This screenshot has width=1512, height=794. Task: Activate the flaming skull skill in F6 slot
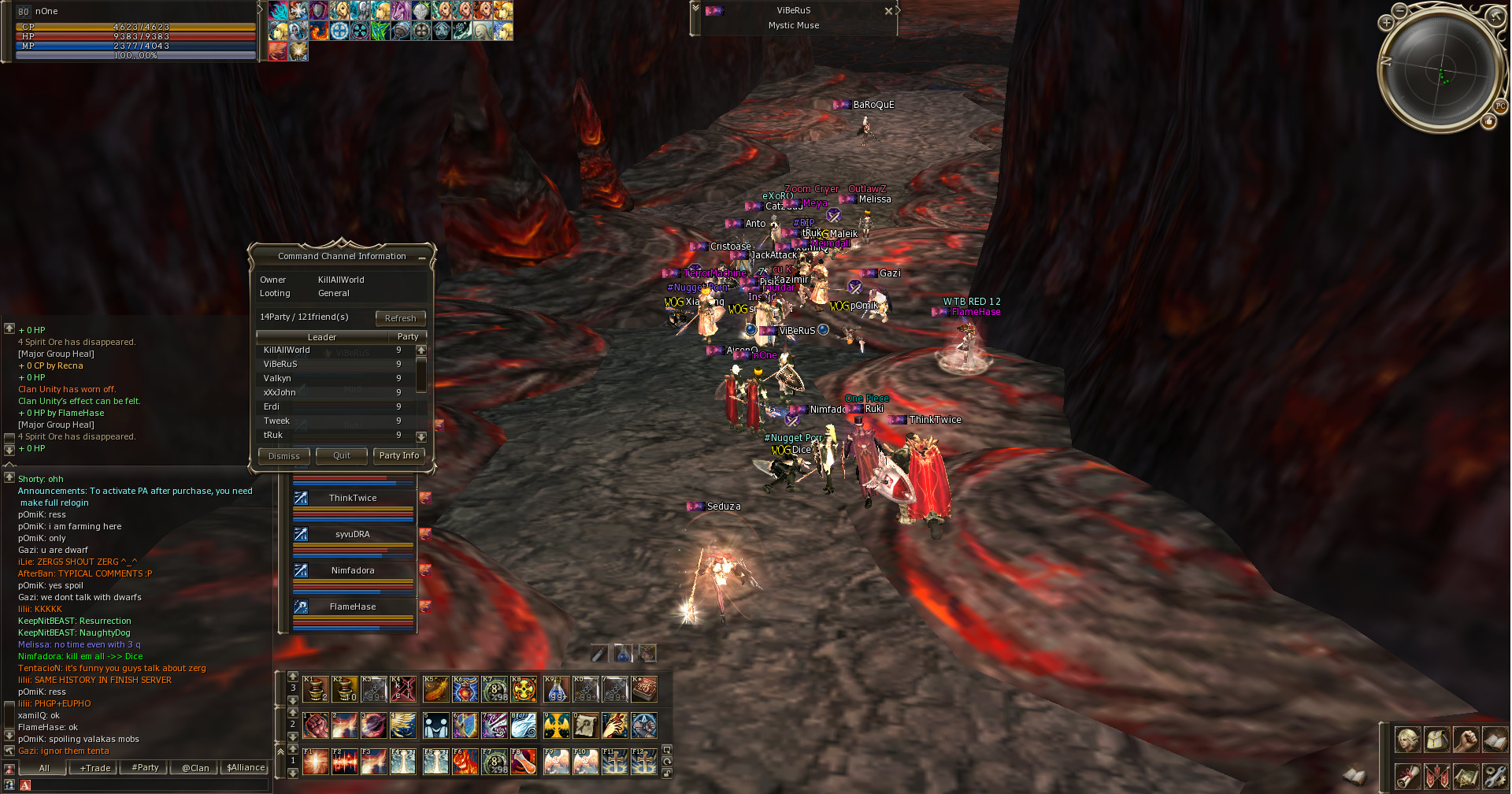click(x=465, y=762)
